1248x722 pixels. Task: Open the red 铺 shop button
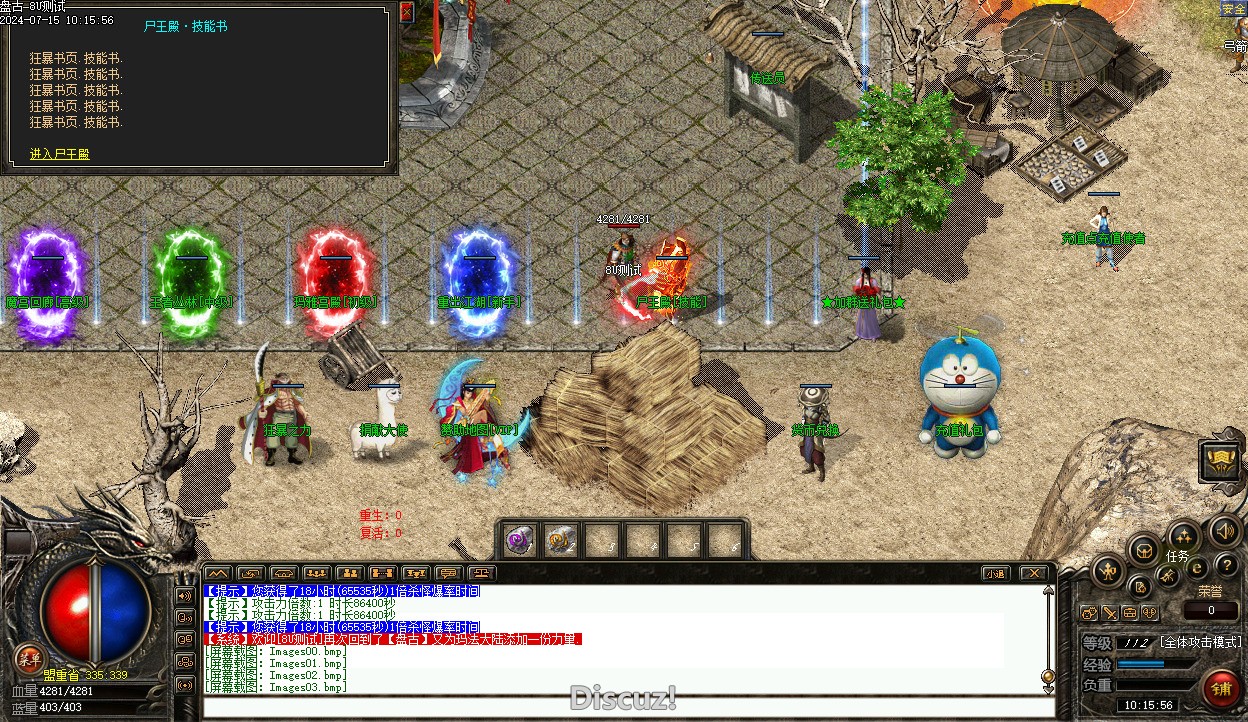point(1221,688)
